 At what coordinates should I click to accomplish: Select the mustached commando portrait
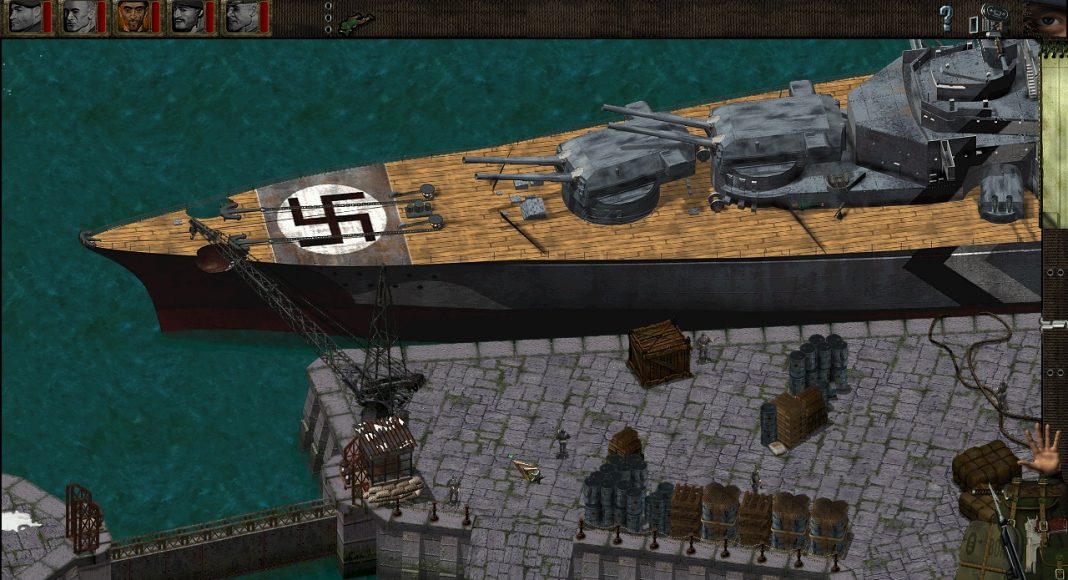(x=187, y=17)
